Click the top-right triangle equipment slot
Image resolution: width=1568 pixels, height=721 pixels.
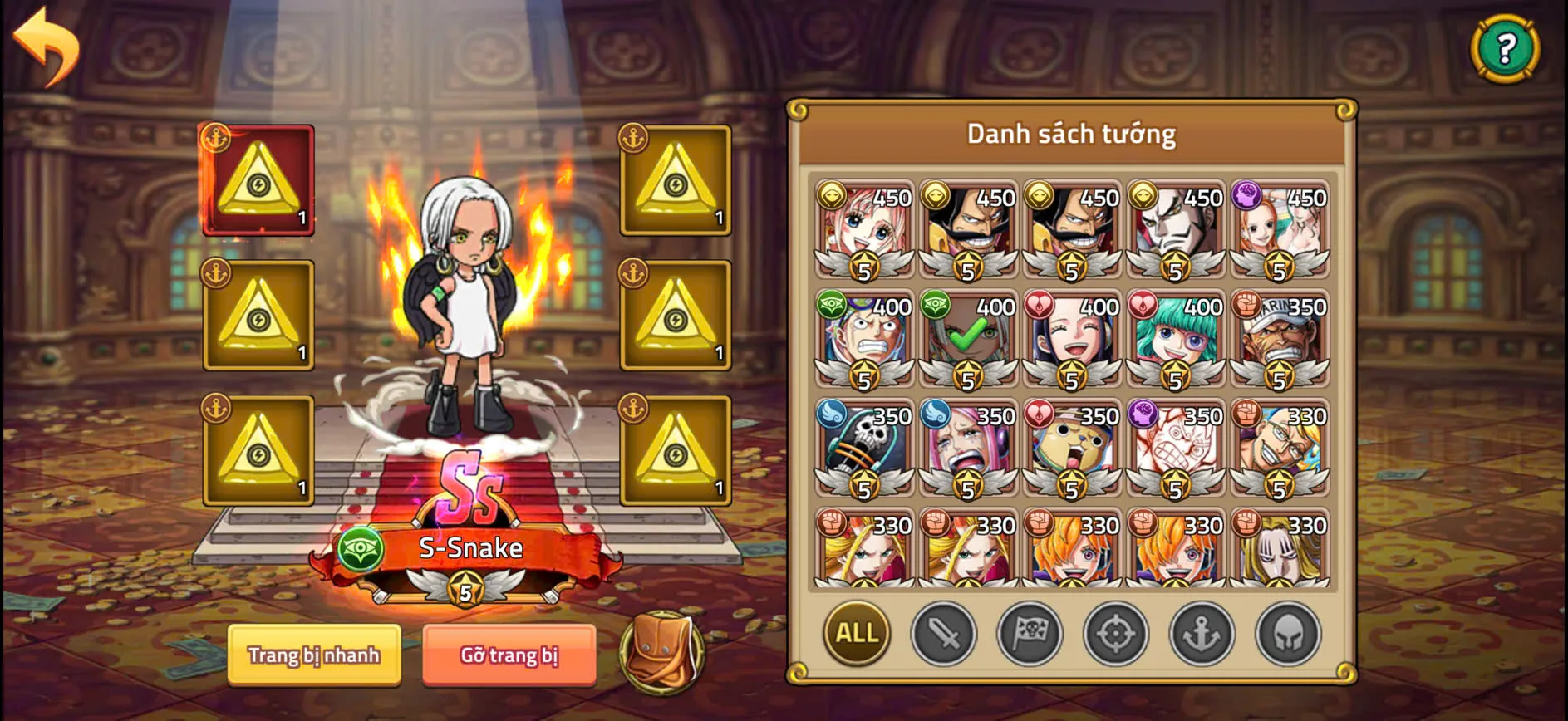pyautogui.click(x=673, y=181)
